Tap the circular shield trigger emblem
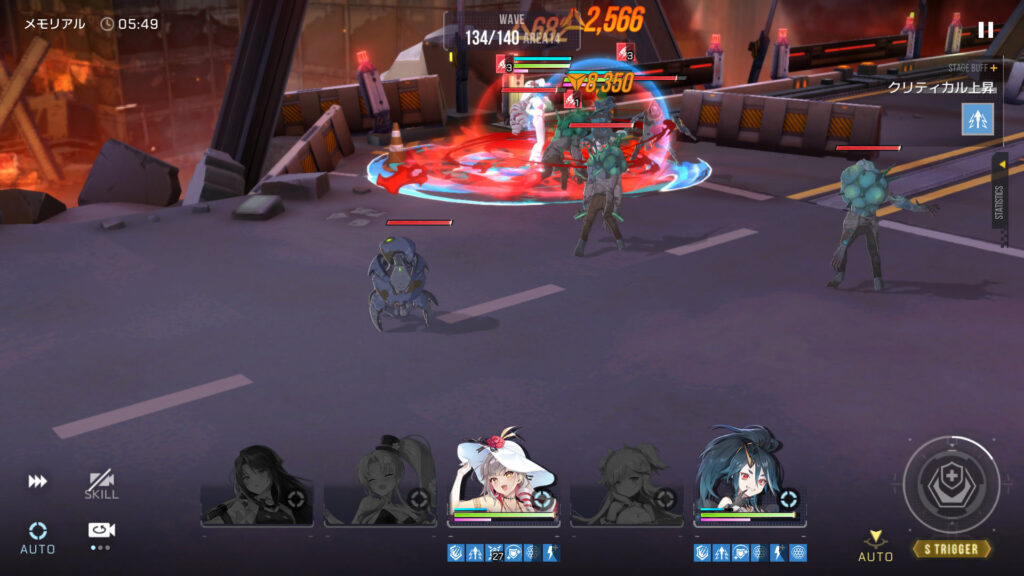Viewport: 1024px width, 576px height. (x=951, y=484)
